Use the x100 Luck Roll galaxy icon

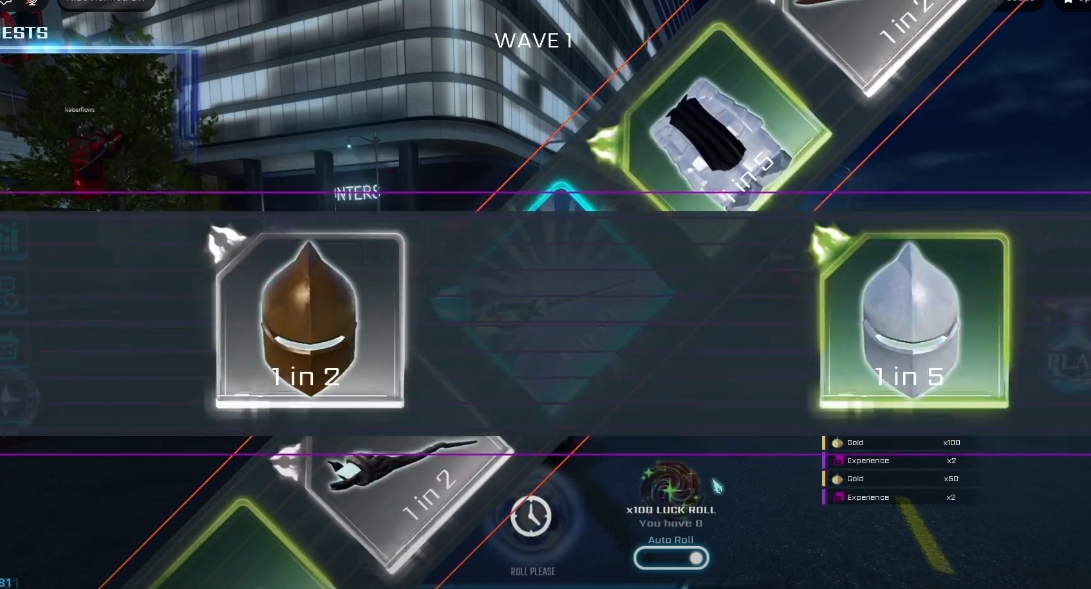point(670,484)
